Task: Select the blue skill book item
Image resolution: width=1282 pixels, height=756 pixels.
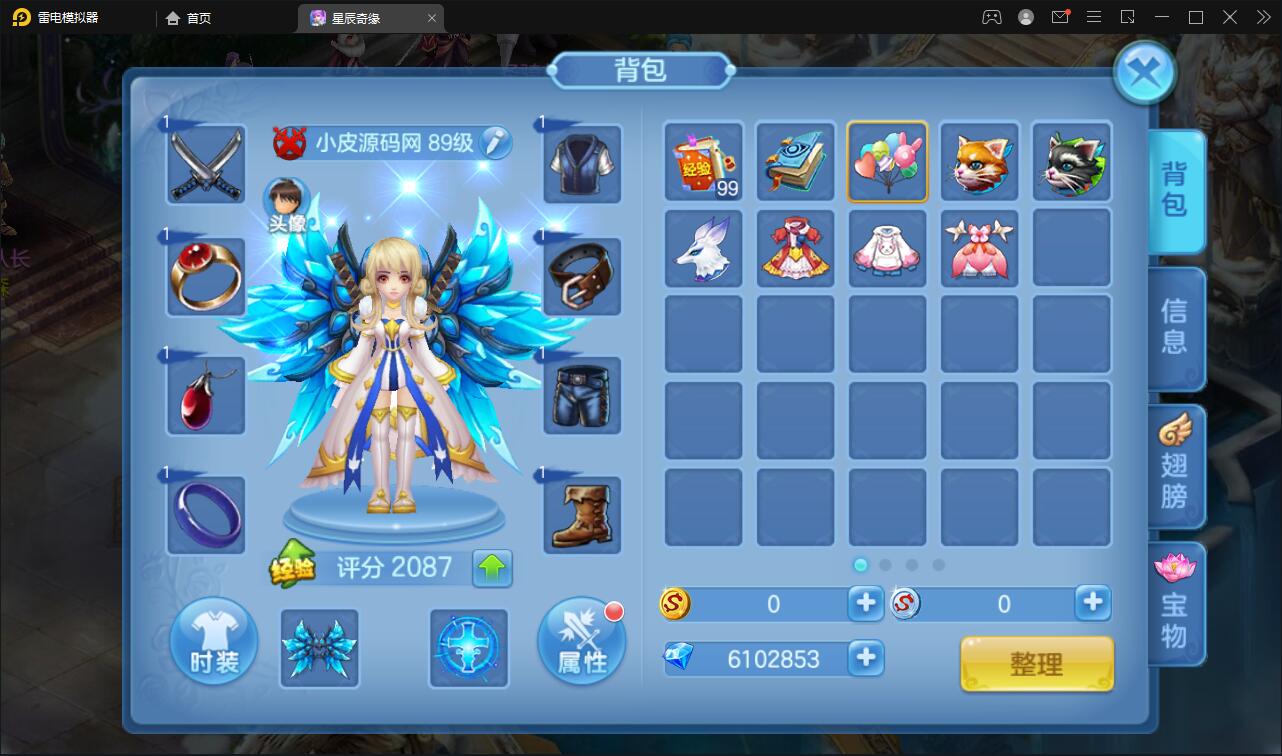Action: click(x=795, y=161)
